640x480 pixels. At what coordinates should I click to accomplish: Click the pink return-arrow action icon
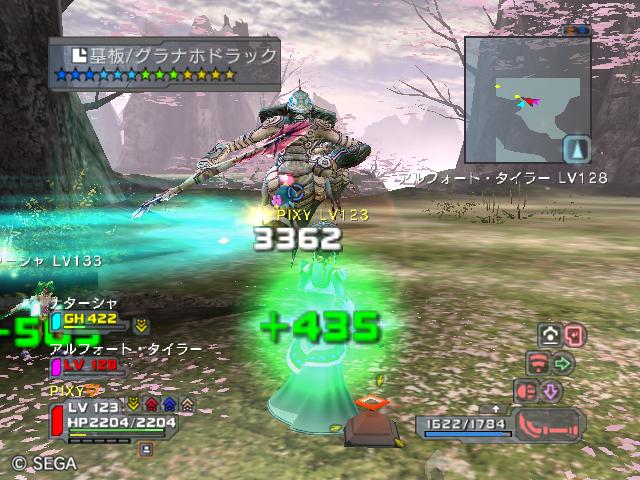(x=575, y=335)
